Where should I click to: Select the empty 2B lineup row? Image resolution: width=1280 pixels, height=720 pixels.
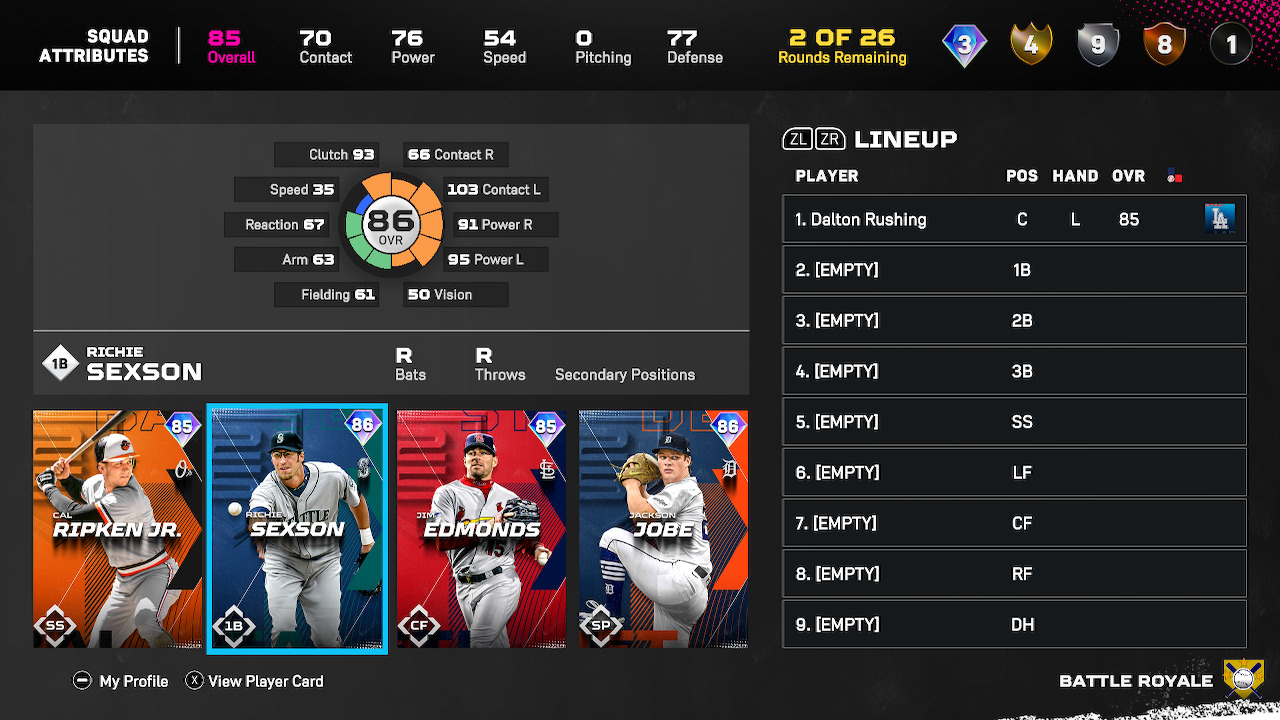(x=1014, y=321)
